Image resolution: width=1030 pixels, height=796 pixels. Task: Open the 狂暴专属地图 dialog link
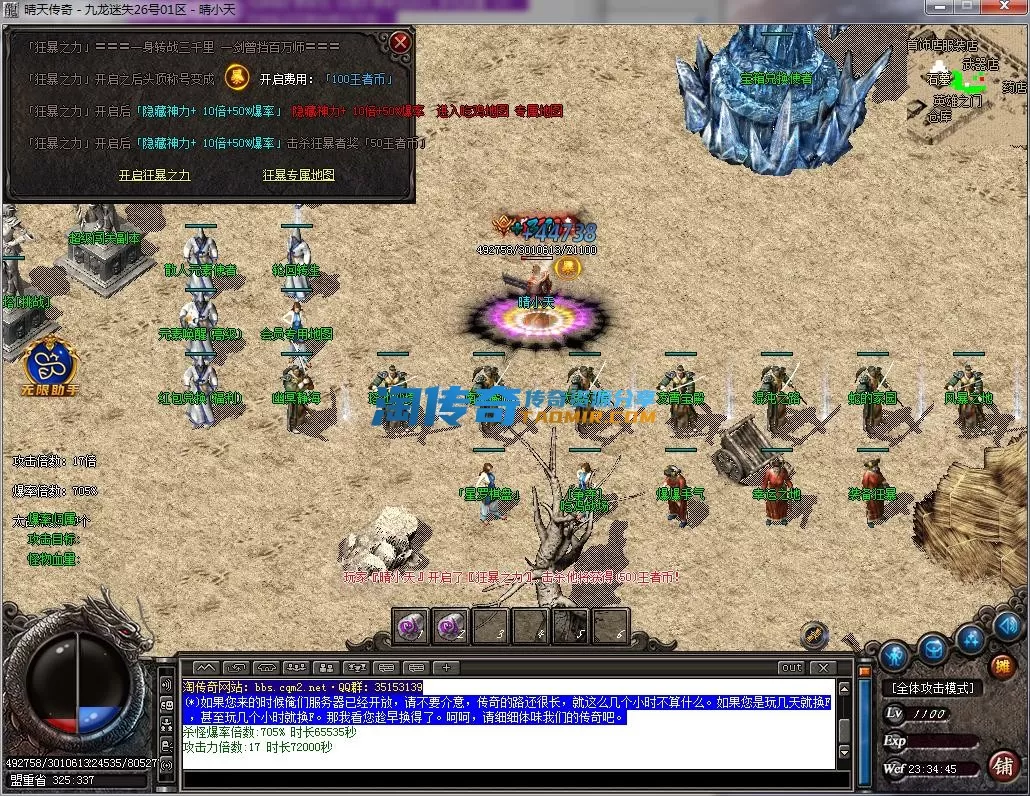tap(298, 175)
